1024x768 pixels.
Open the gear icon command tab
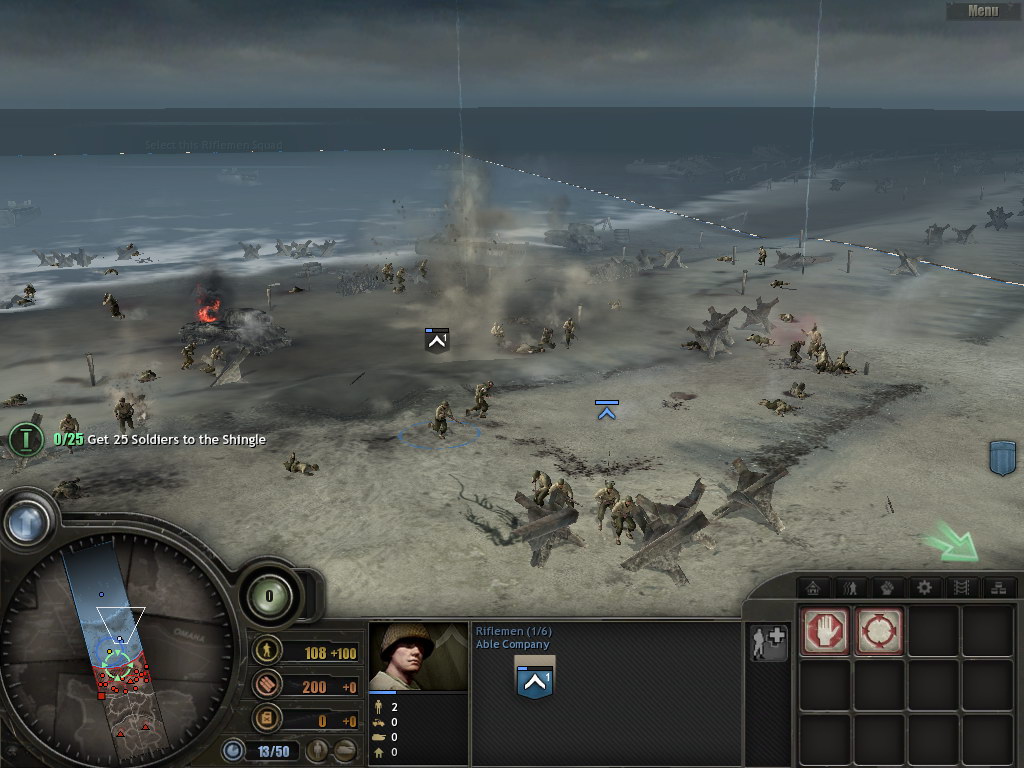[924, 587]
